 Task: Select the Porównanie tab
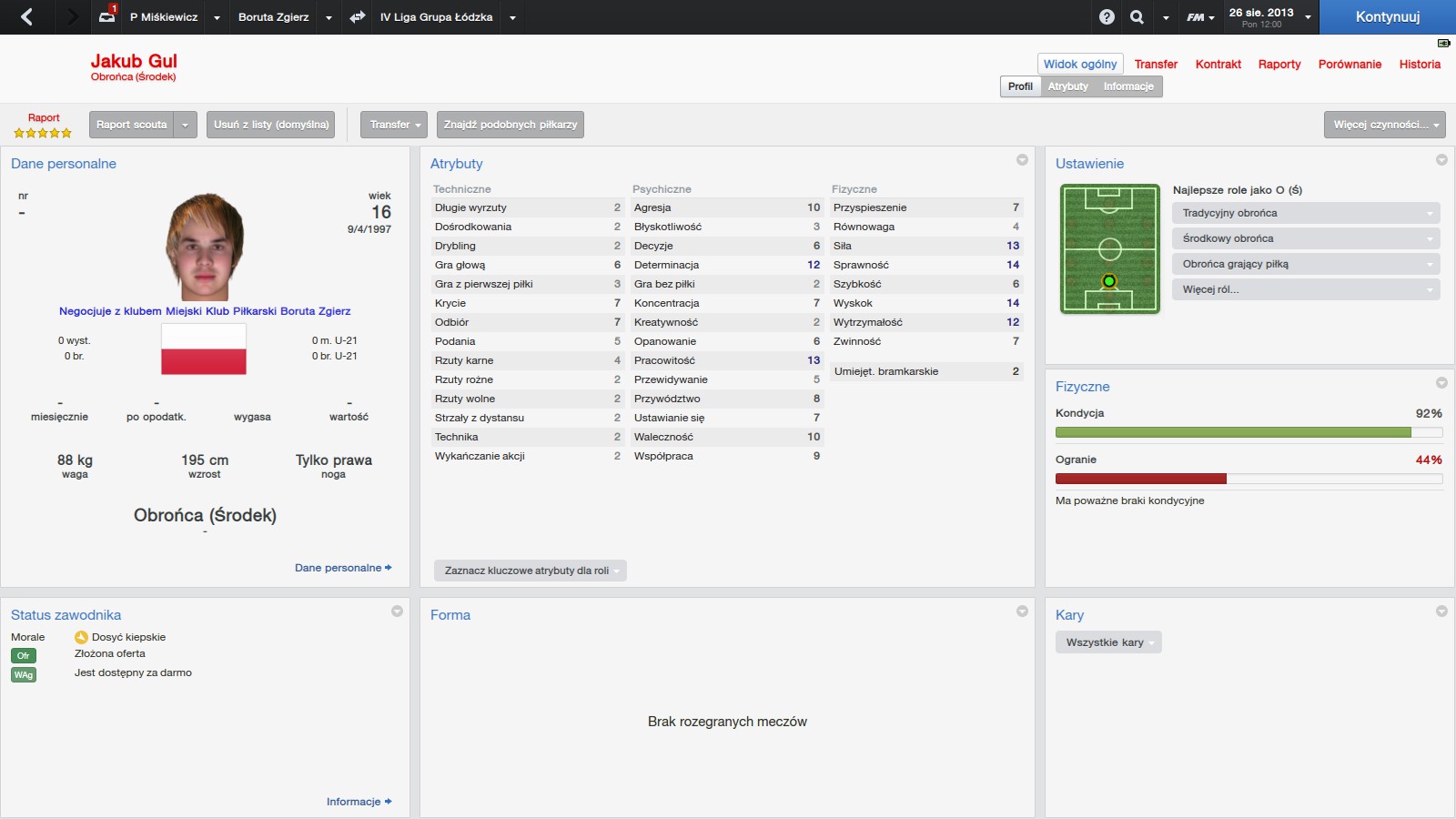(1350, 65)
